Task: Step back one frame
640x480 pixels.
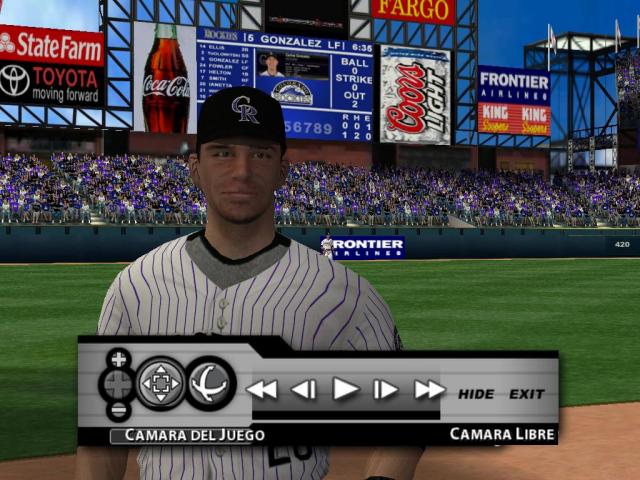Action: (x=303, y=390)
